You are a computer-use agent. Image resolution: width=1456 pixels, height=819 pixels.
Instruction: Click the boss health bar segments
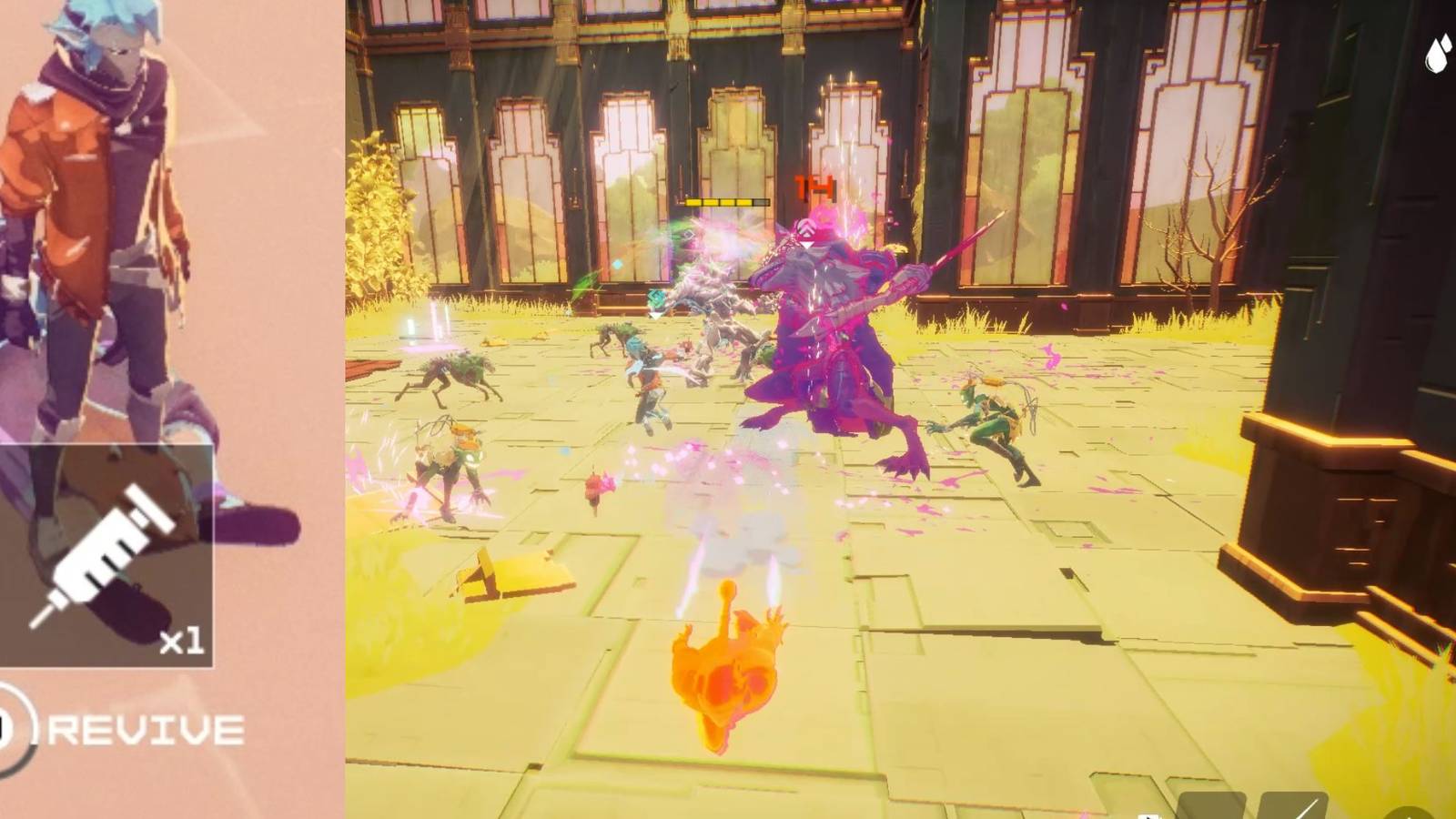(726, 201)
